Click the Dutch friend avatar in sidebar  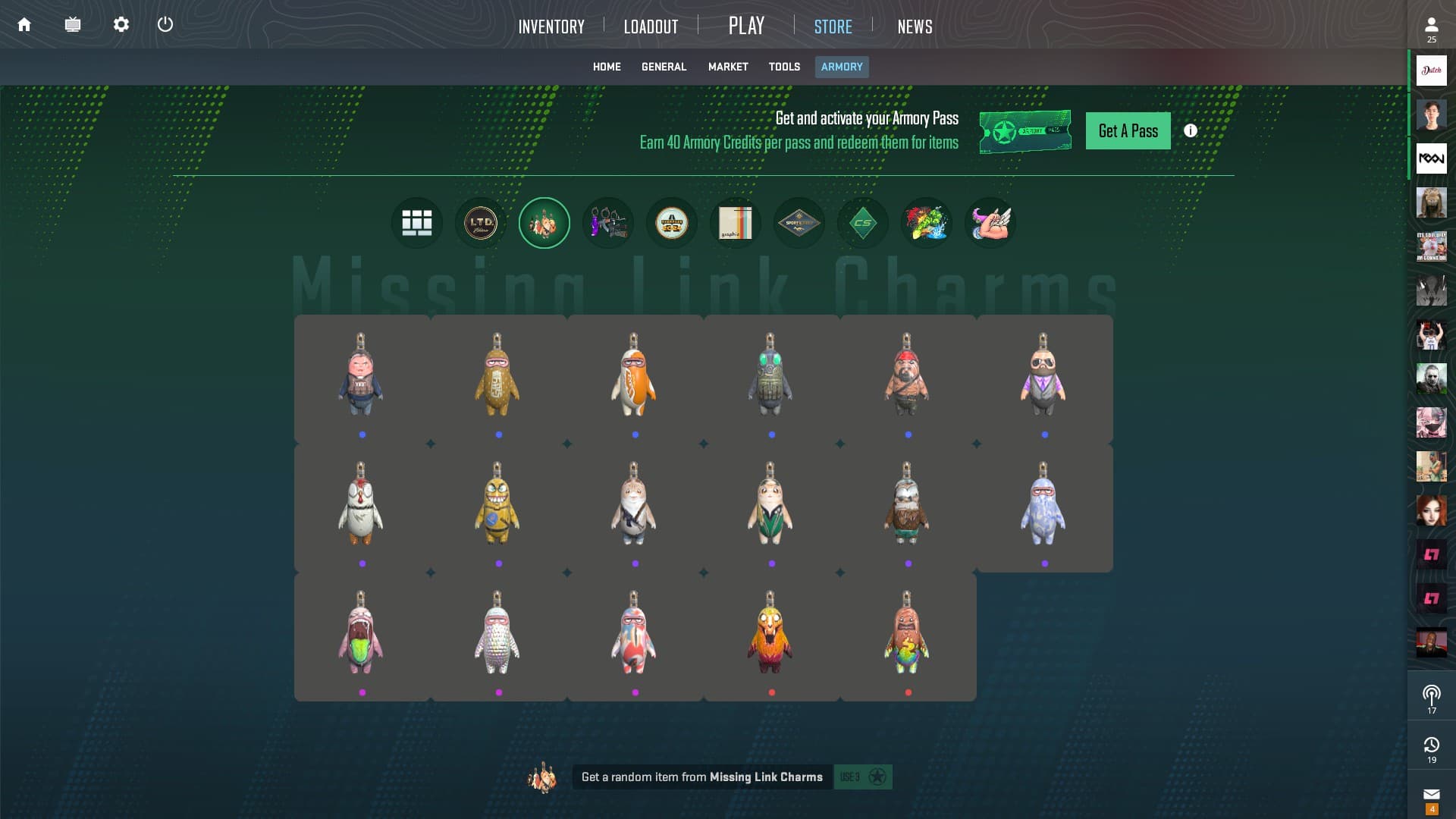pyautogui.click(x=1431, y=71)
